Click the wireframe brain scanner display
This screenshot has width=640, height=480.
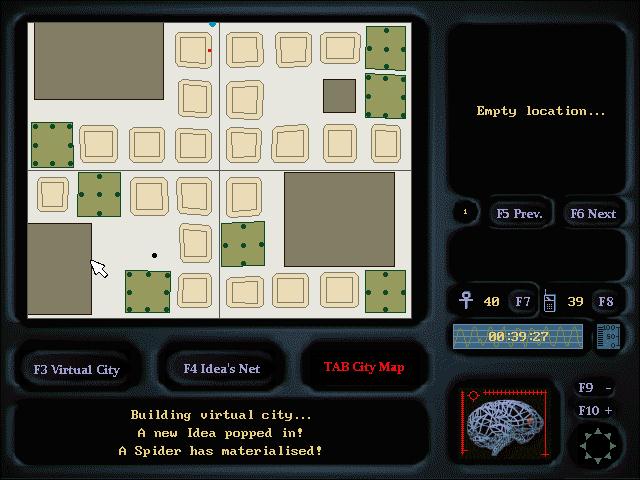point(503,422)
